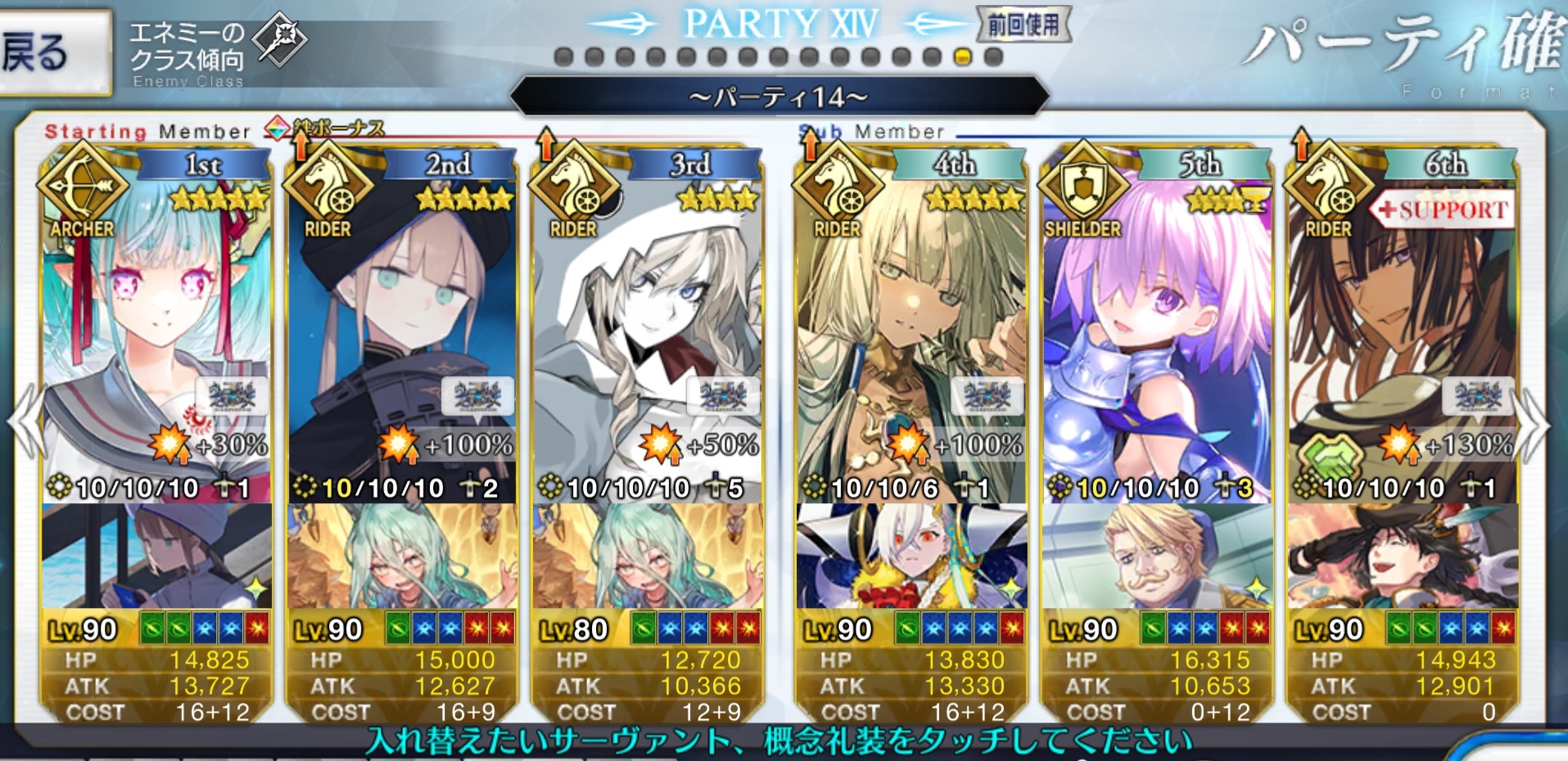Change the Shielder's craft essence
1568x761 pixels.
pyautogui.click(x=1157, y=556)
